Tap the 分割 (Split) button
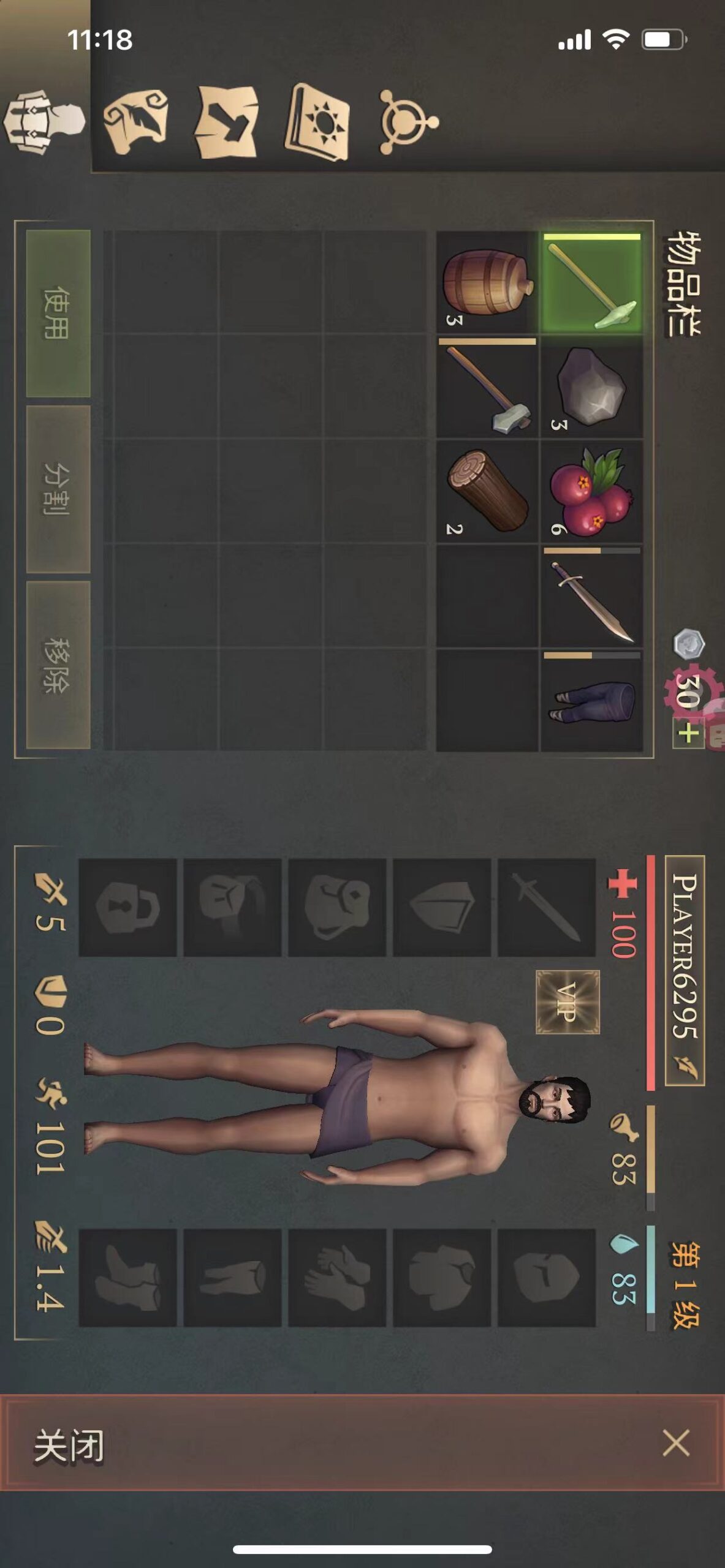Image resolution: width=725 pixels, height=1568 pixels. [58, 489]
